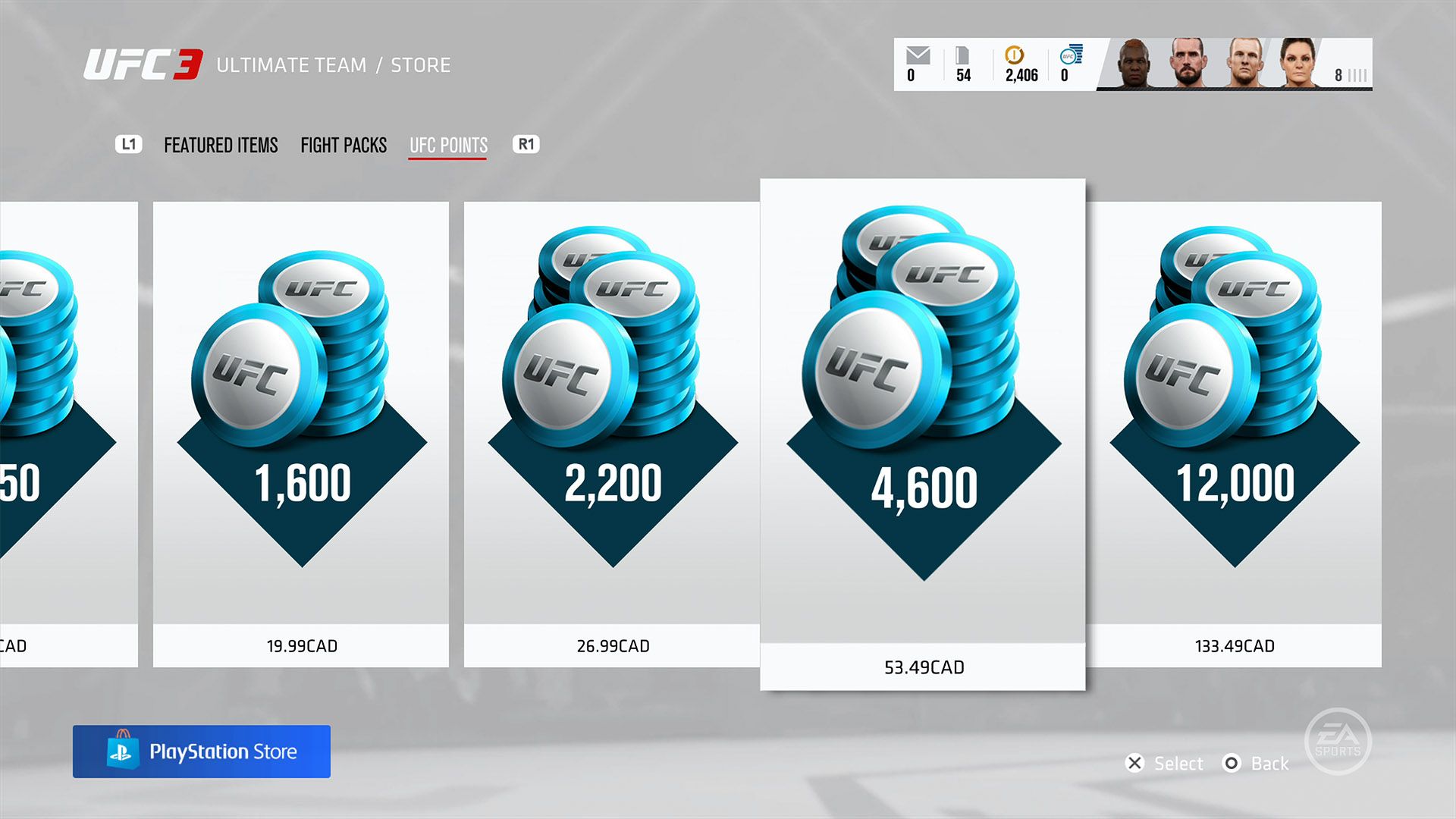The width and height of the screenshot is (1456, 819).
Task: Select the 2,200 UFC Points bundle
Action: (612, 434)
